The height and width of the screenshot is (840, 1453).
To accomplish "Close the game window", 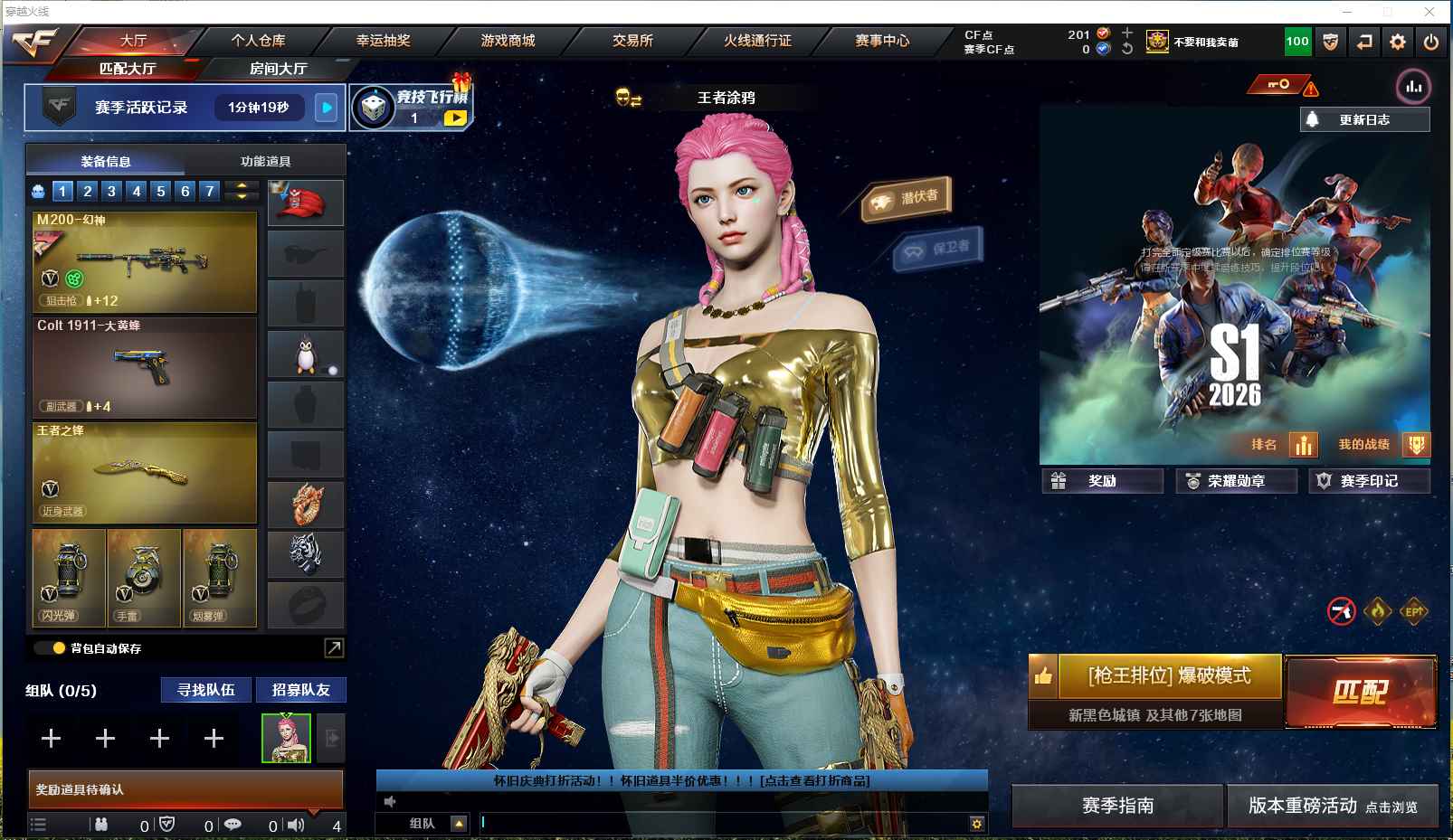I will point(1429,12).
